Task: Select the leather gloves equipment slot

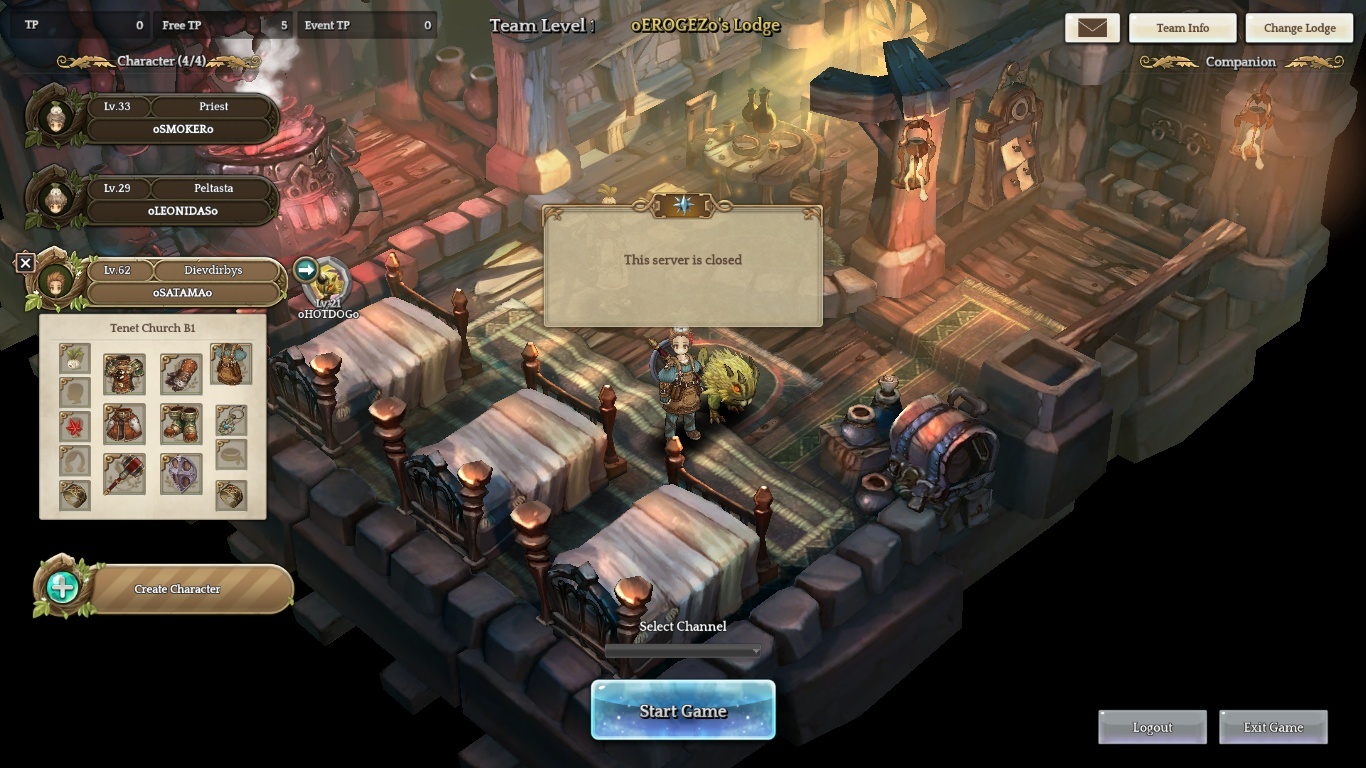Action: 181,374
